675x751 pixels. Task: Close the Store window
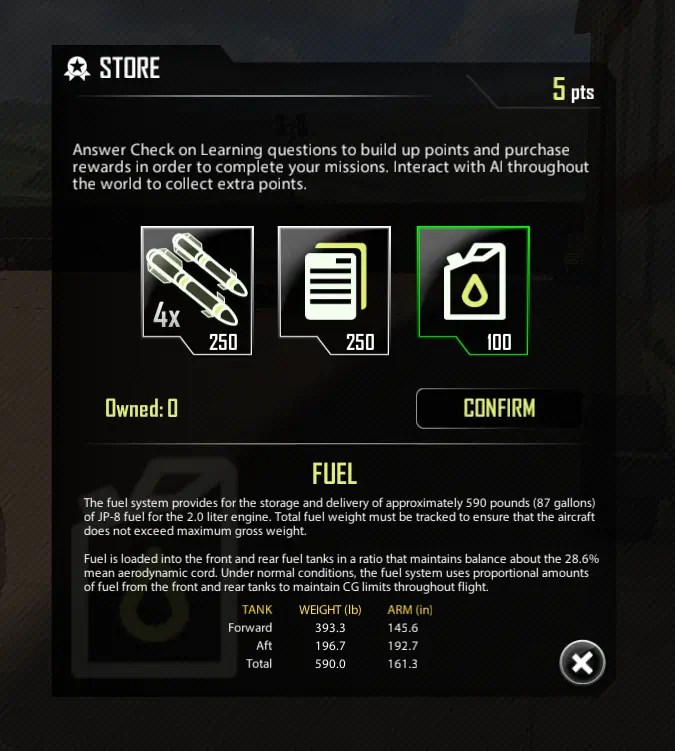click(x=582, y=662)
